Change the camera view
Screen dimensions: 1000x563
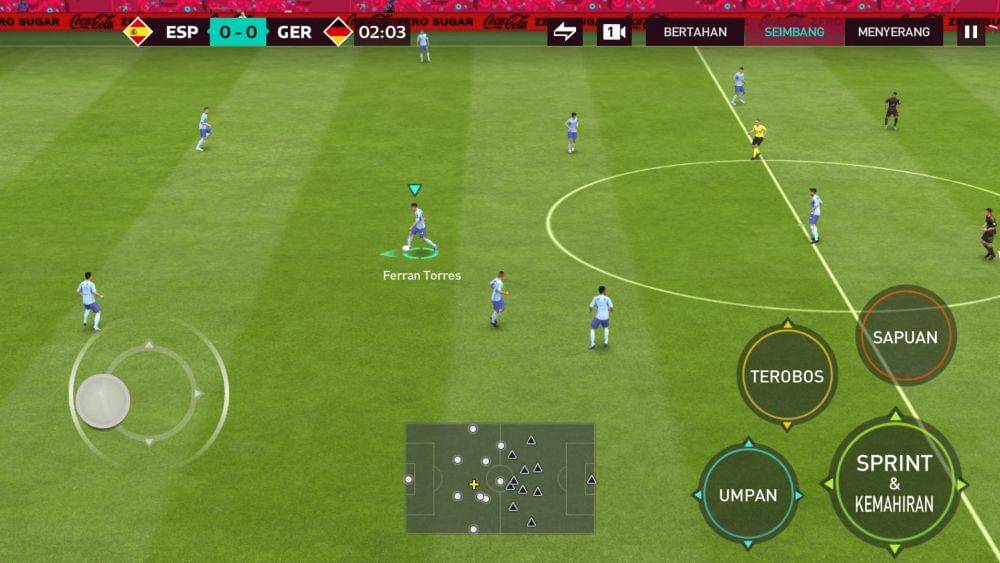[614, 32]
